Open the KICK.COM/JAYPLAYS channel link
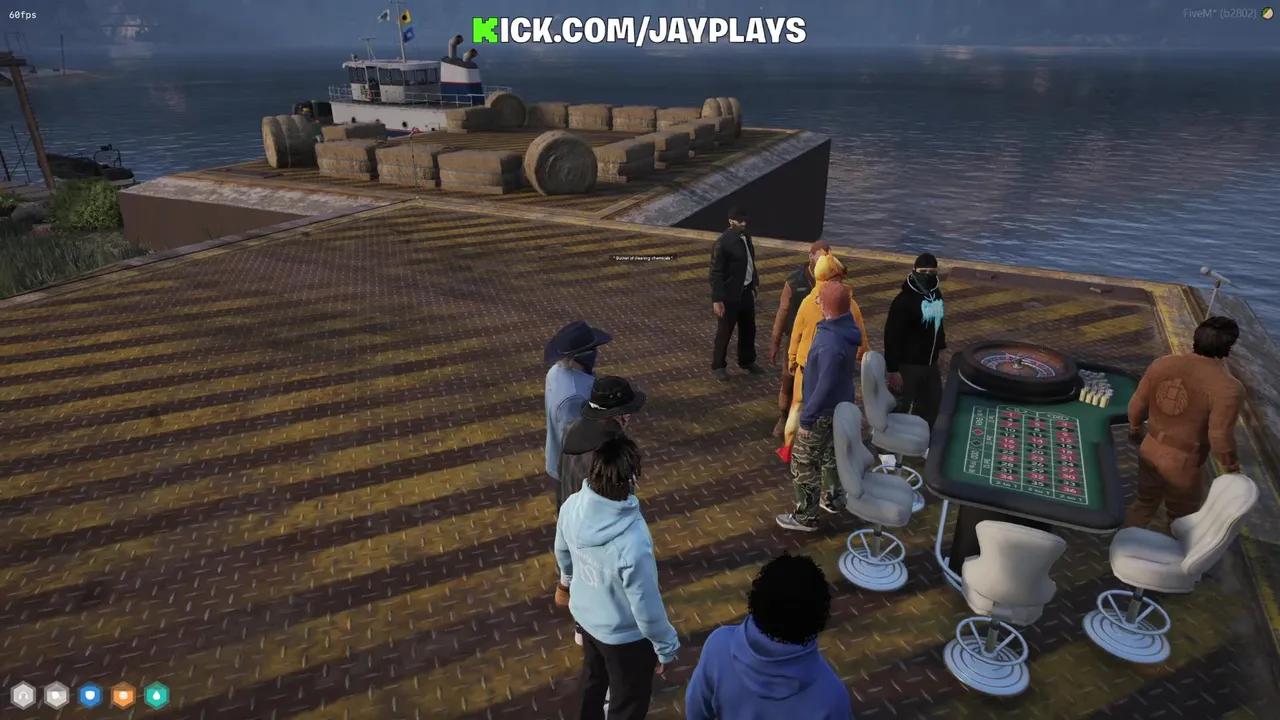This screenshot has width=1280, height=720. coord(640,30)
